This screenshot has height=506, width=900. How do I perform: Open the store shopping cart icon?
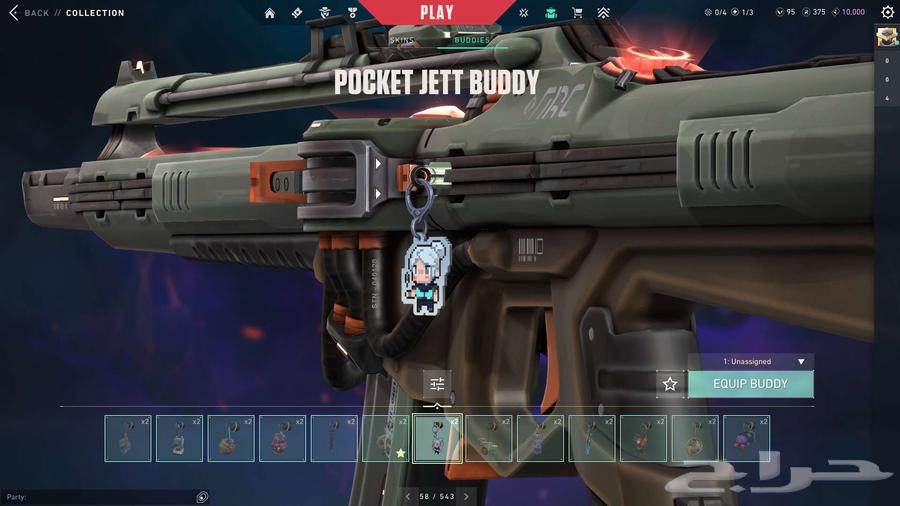coord(577,13)
